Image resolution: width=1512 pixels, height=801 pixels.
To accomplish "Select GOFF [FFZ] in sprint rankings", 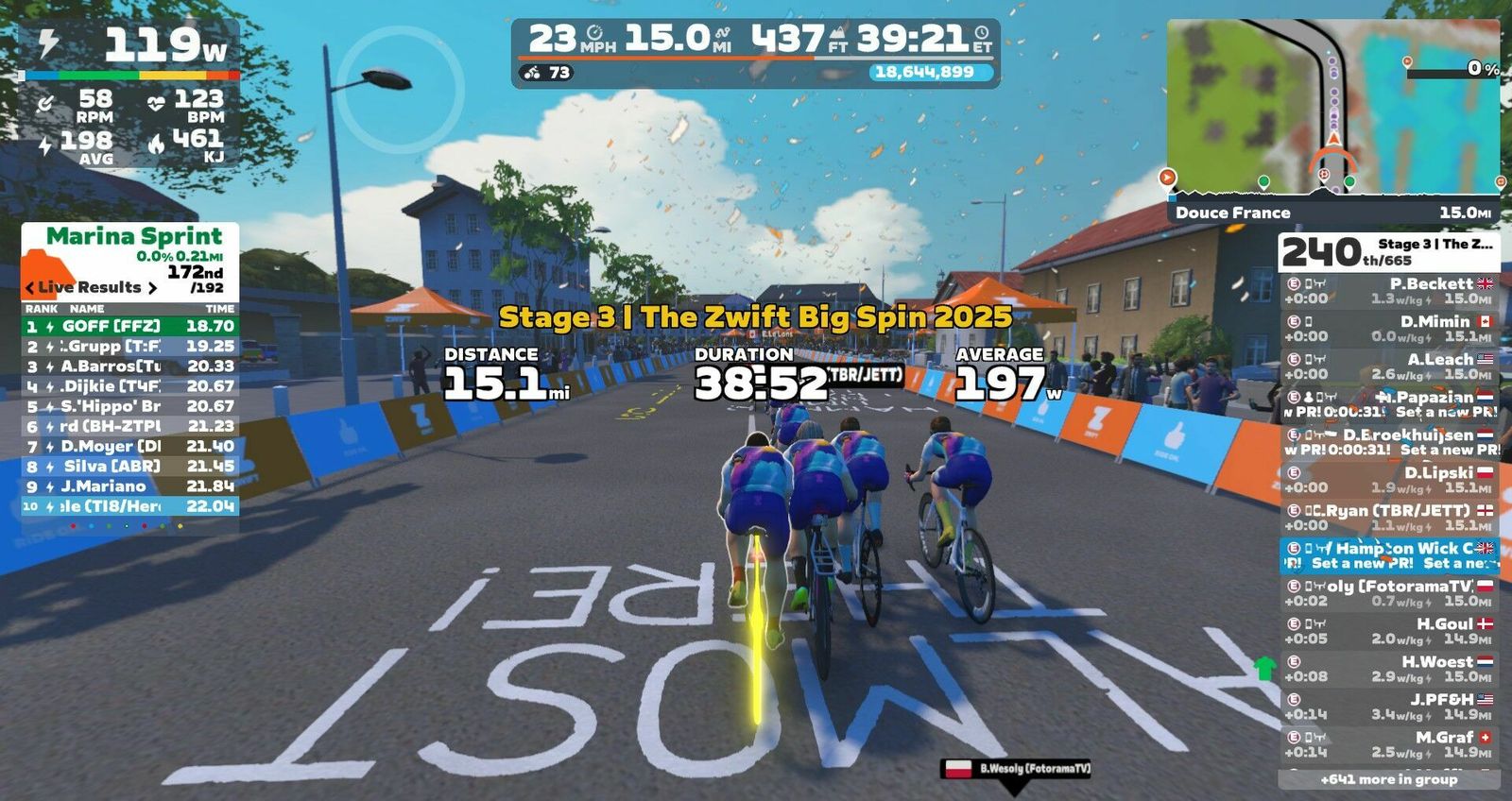I will tap(129, 327).
